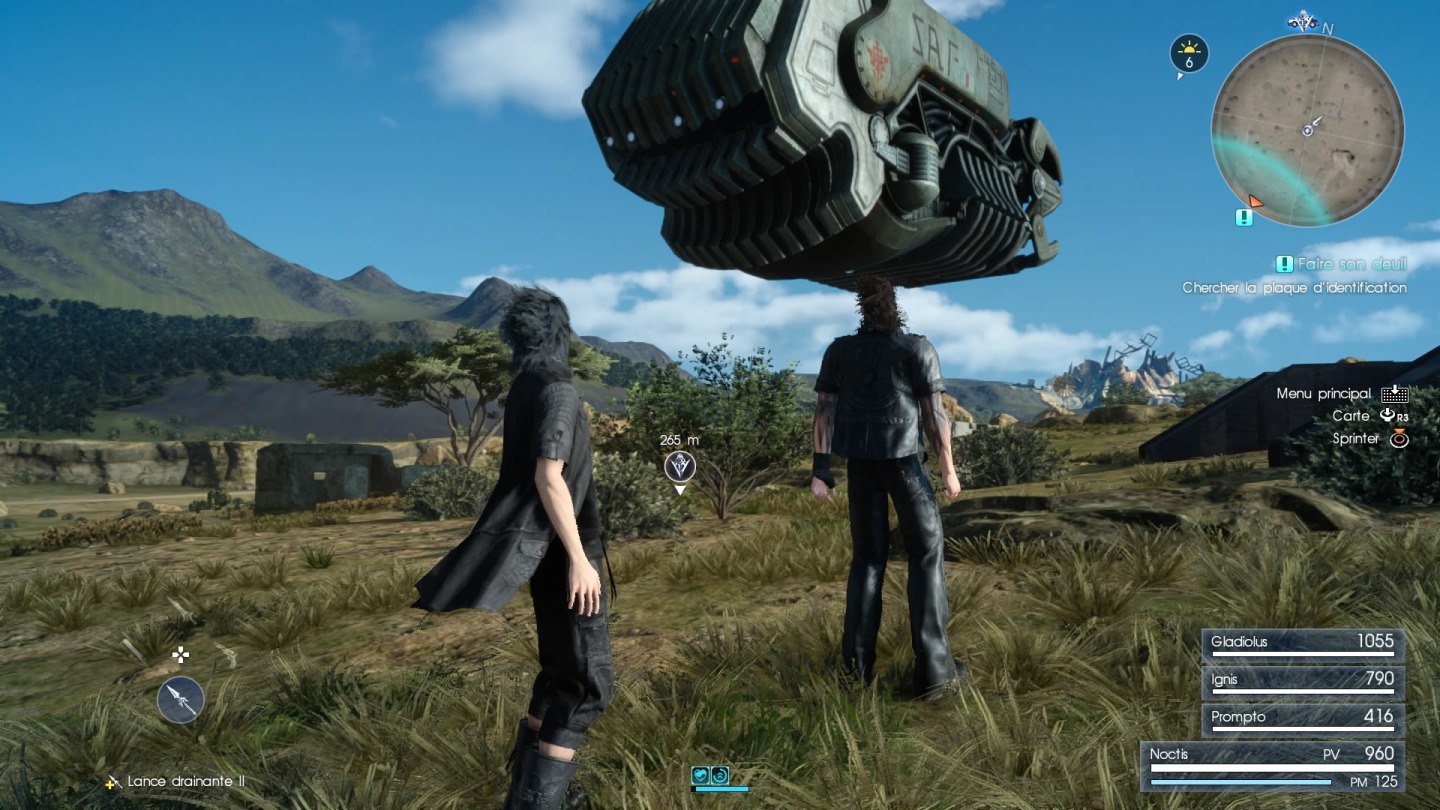Click the Lance drainante II weapon label
Screen dimensions: 1440x810
(x=185, y=781)
